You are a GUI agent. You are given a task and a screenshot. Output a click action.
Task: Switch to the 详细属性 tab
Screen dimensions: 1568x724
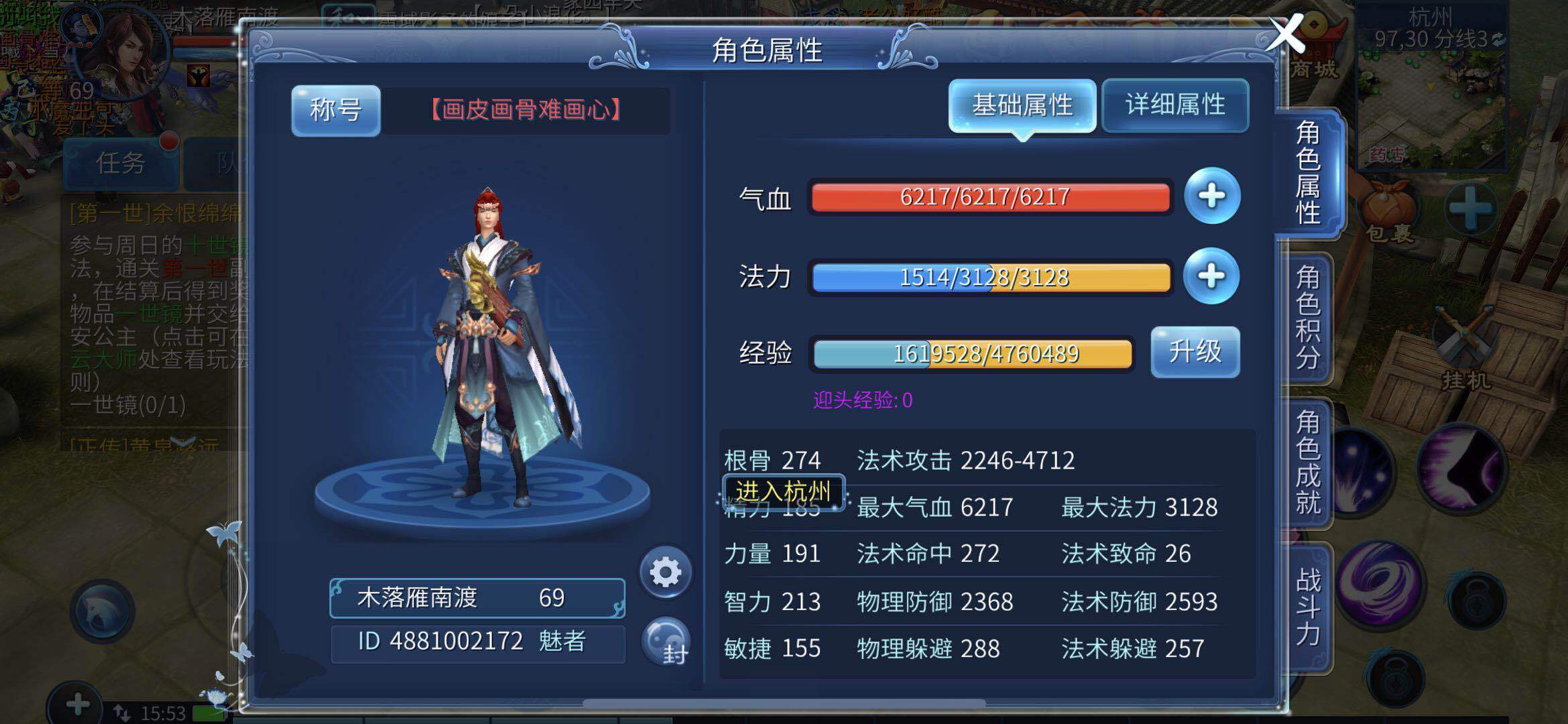[1174, 105]
